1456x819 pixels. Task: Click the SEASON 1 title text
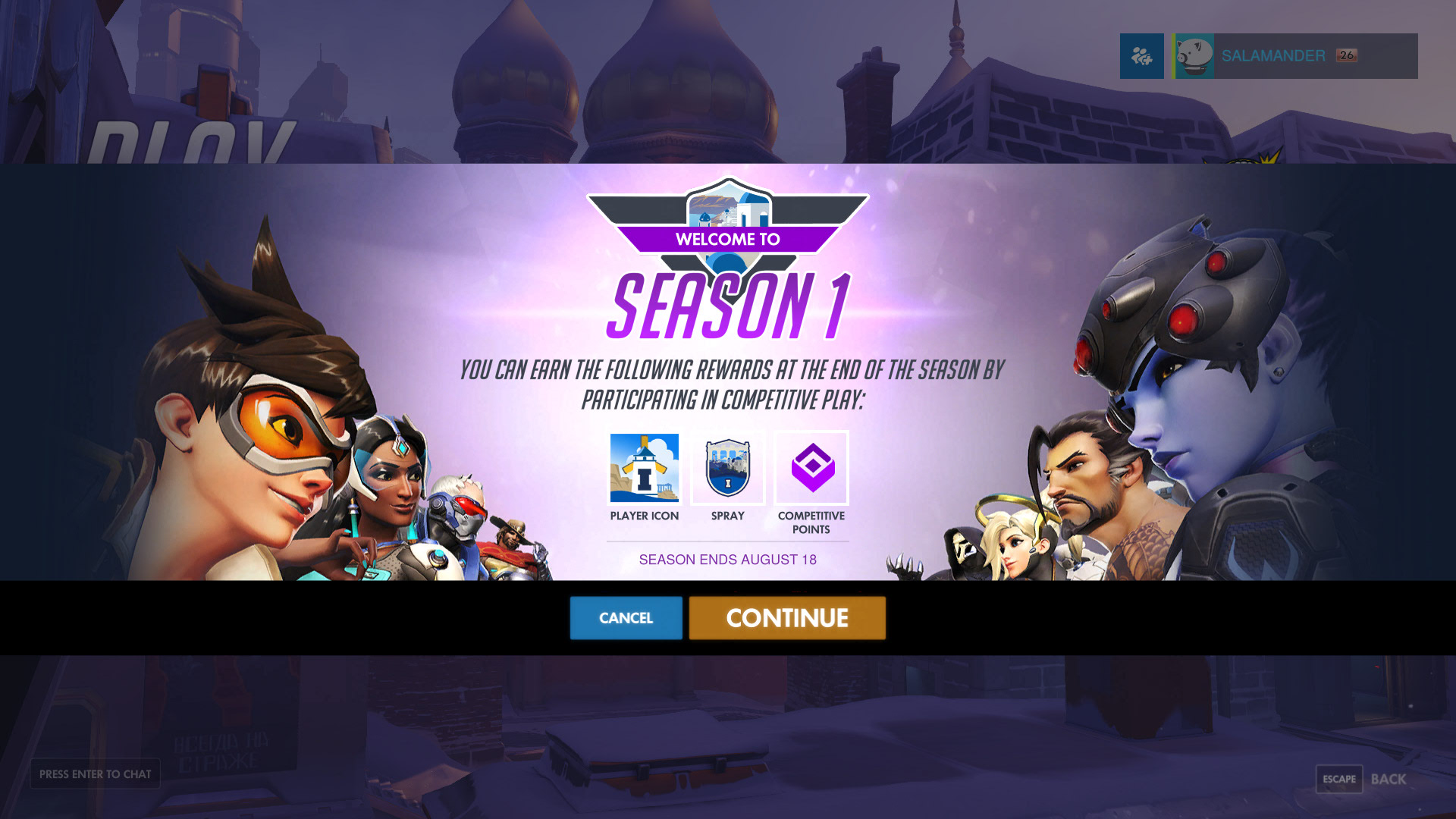click(728, 306)
